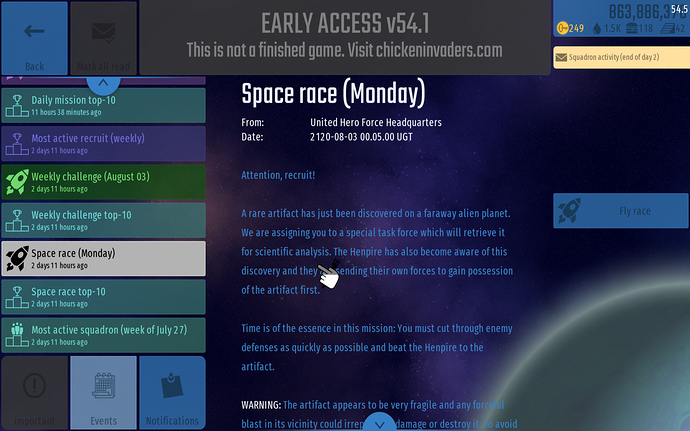Screen dimensions: 690x431
Task: Switch to the Notifications tab
Action: (172, 393)
